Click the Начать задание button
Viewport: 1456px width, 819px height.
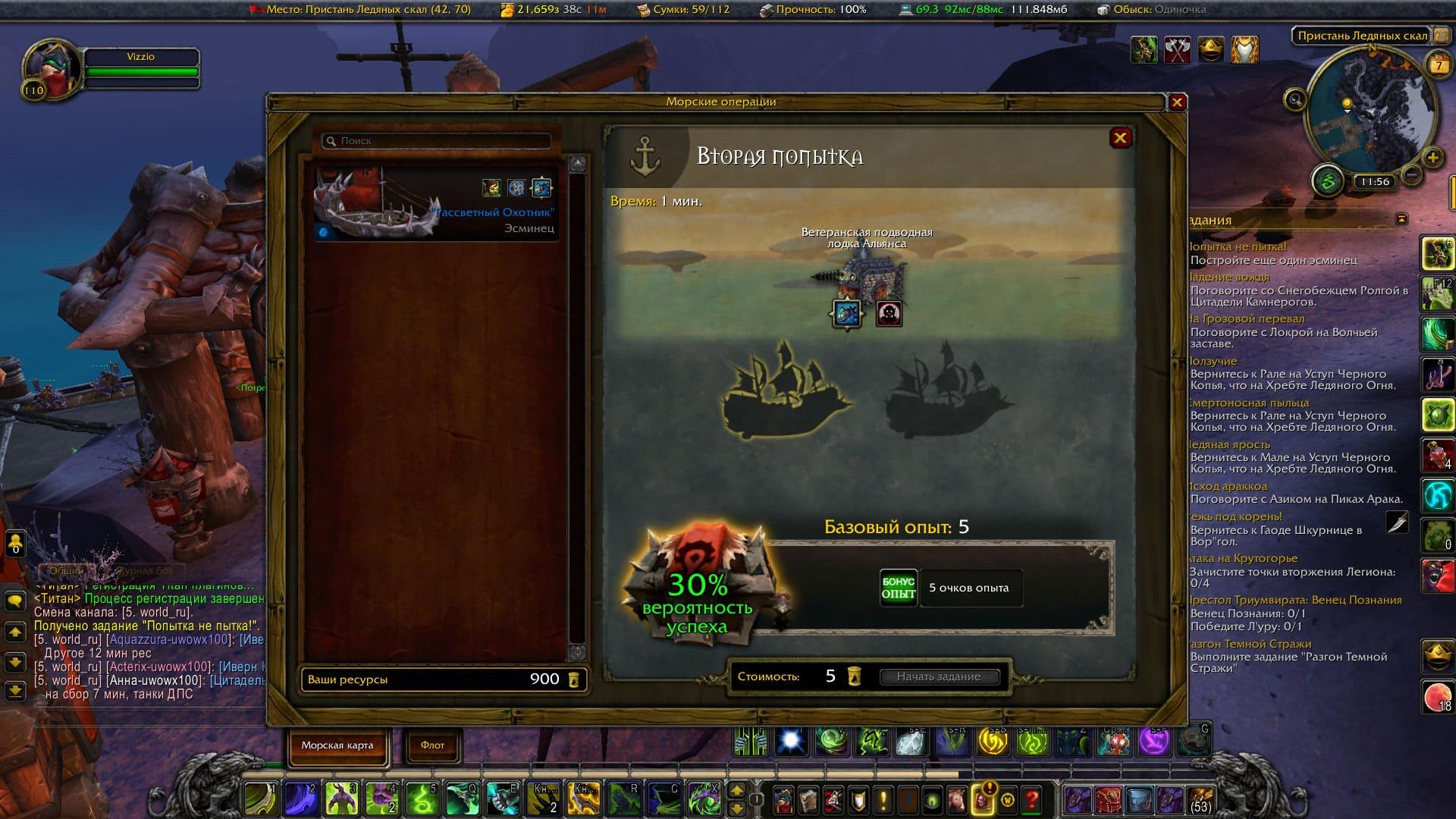coord(939,676)
